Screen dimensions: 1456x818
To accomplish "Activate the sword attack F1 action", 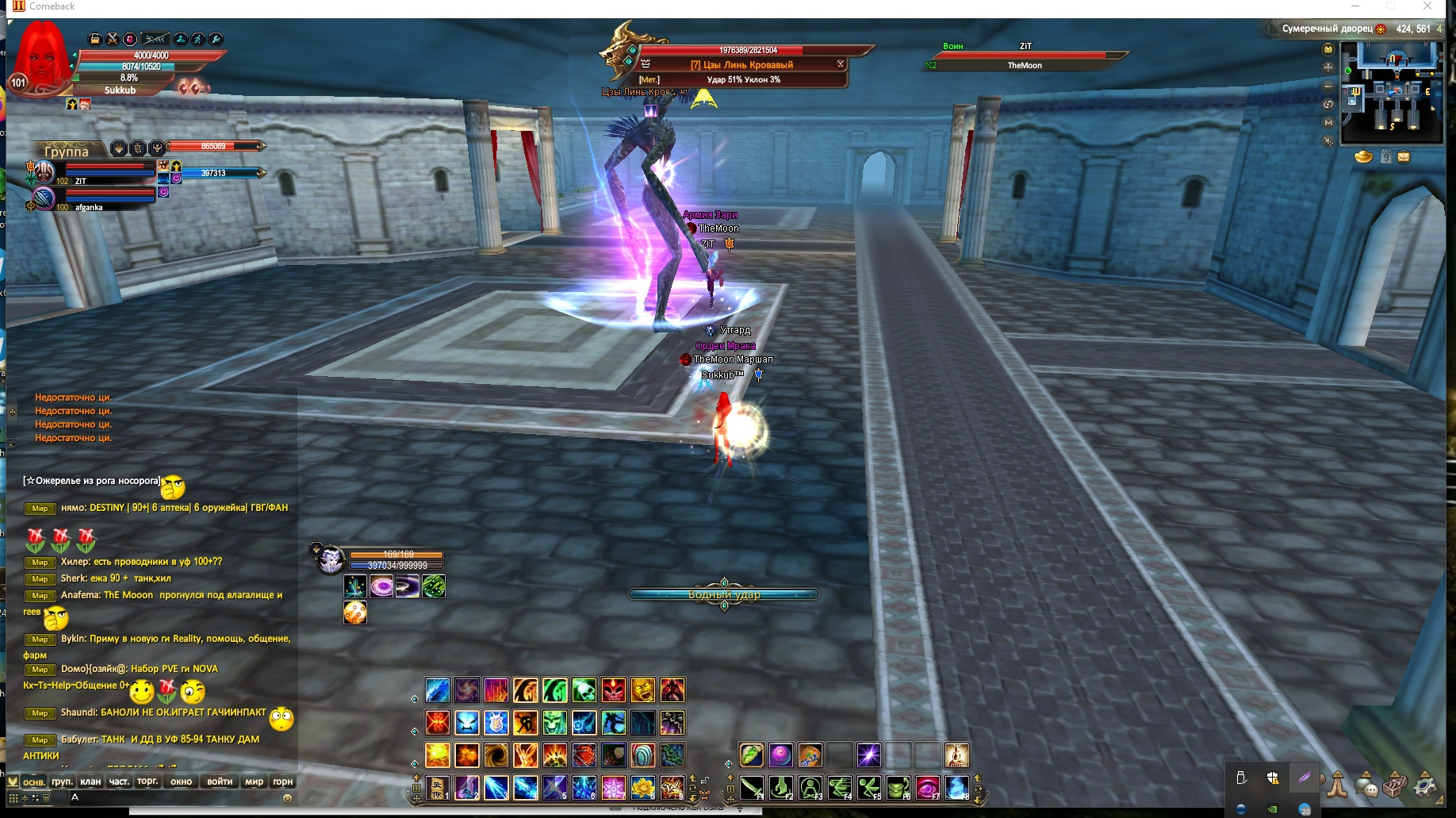I will (751, 788).
